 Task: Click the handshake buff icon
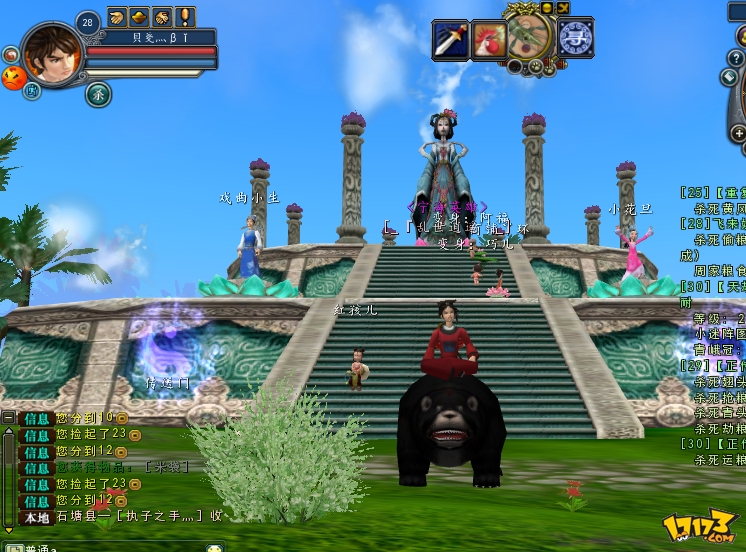162,17
